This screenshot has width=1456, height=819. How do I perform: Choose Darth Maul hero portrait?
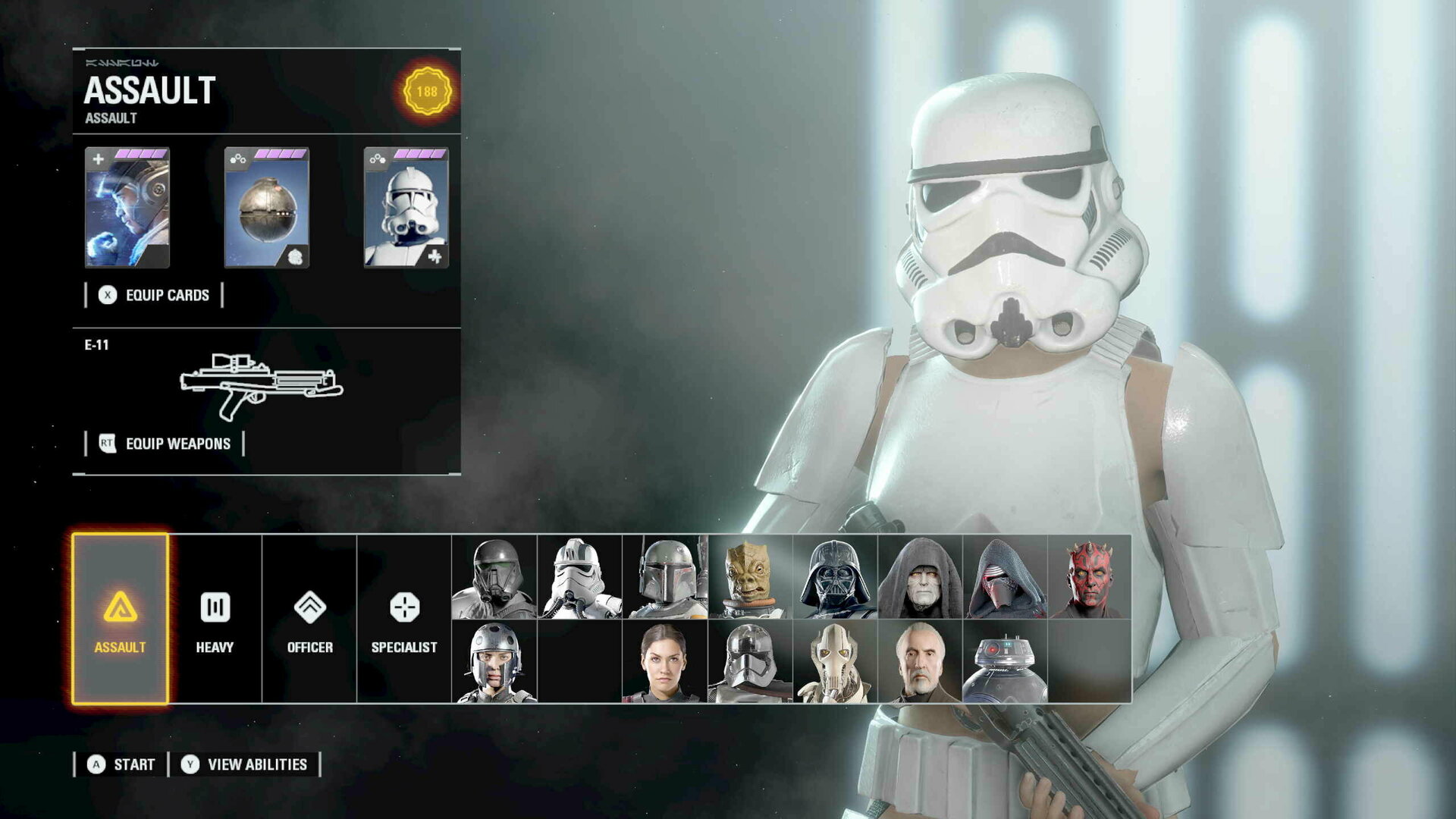coord(1090,577)
